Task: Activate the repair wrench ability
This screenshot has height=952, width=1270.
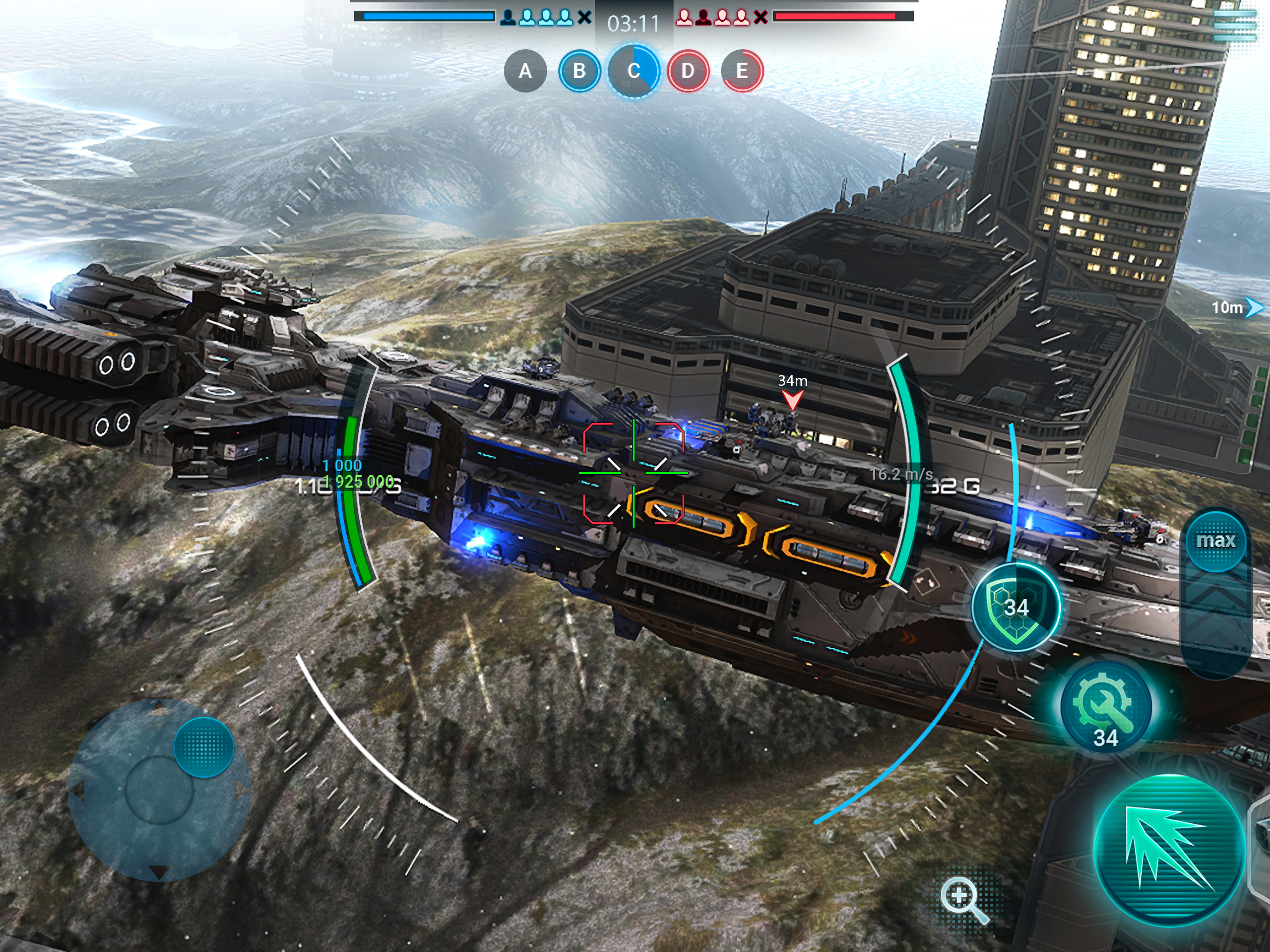Action: (1105, 708)
